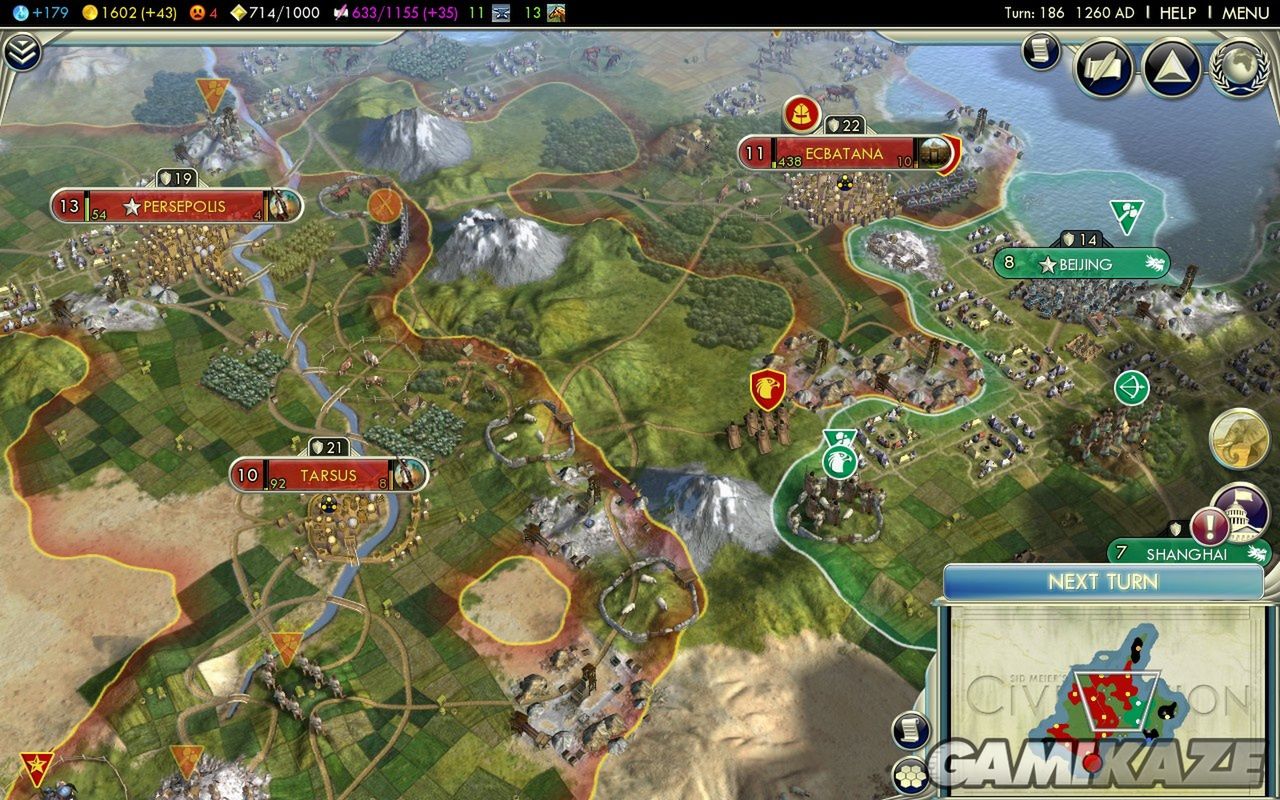Image resolution: width=1280 pixels, height=800 pixels.
Task: Expand the small scroll info dropdown near the top buttons
Action: 1040,51
